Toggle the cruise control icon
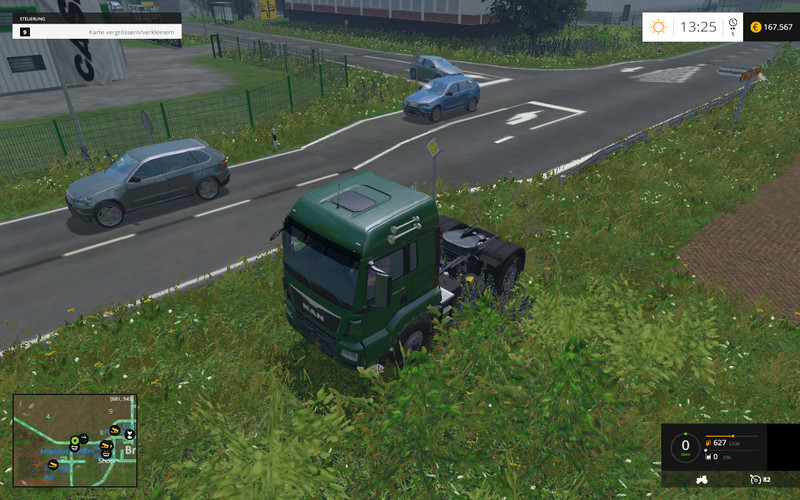This screenshot has width=800, height=500. (756, 480)
